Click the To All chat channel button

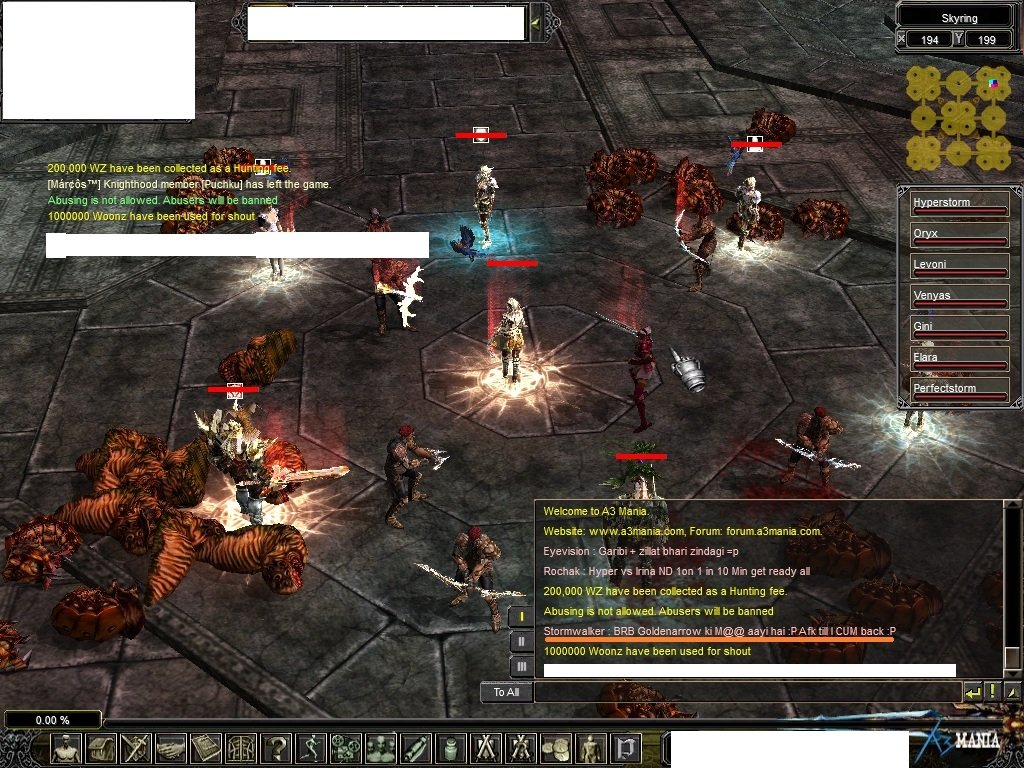tap(506, 692)
